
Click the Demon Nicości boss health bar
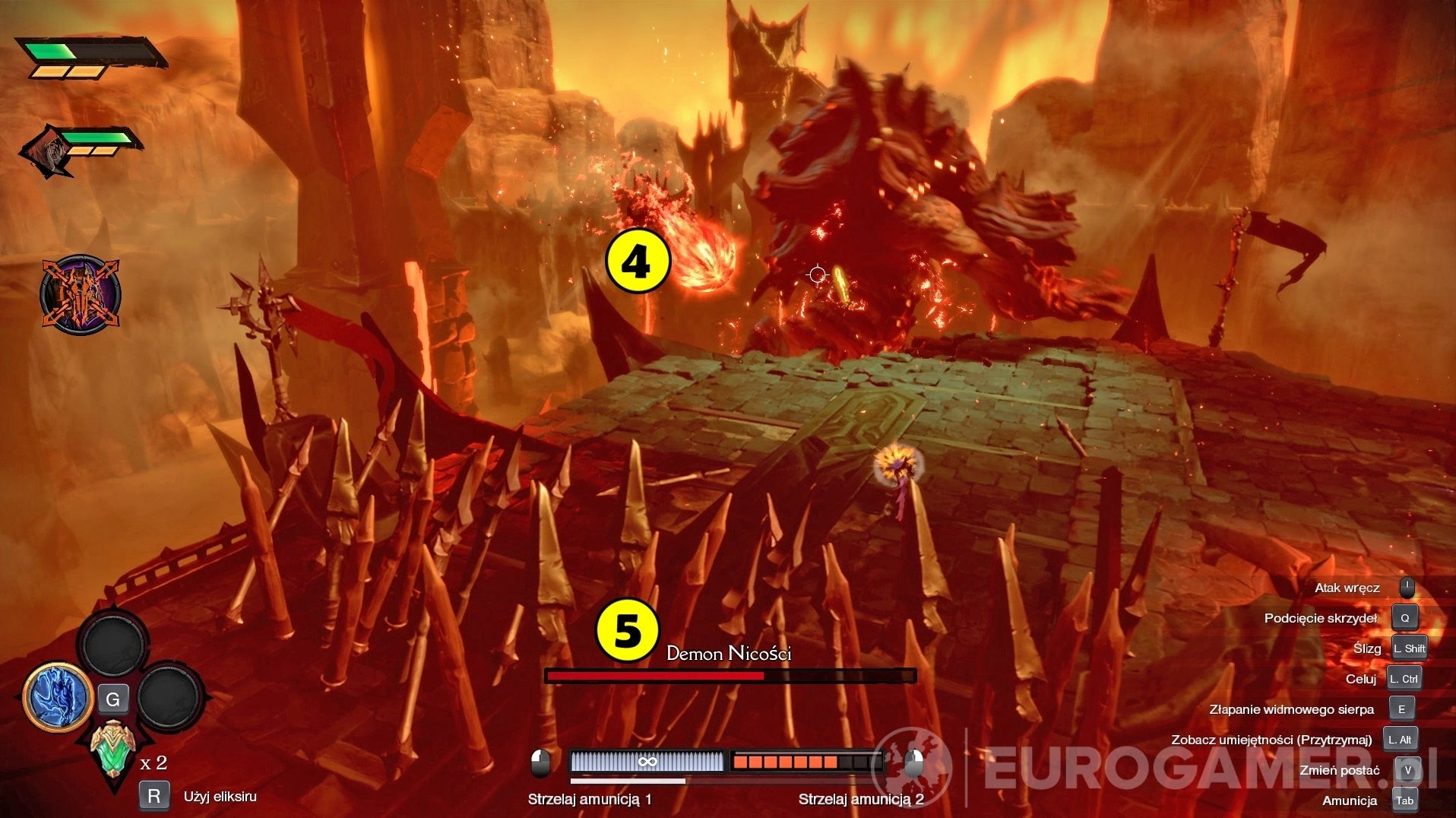[x=730, y=675]
